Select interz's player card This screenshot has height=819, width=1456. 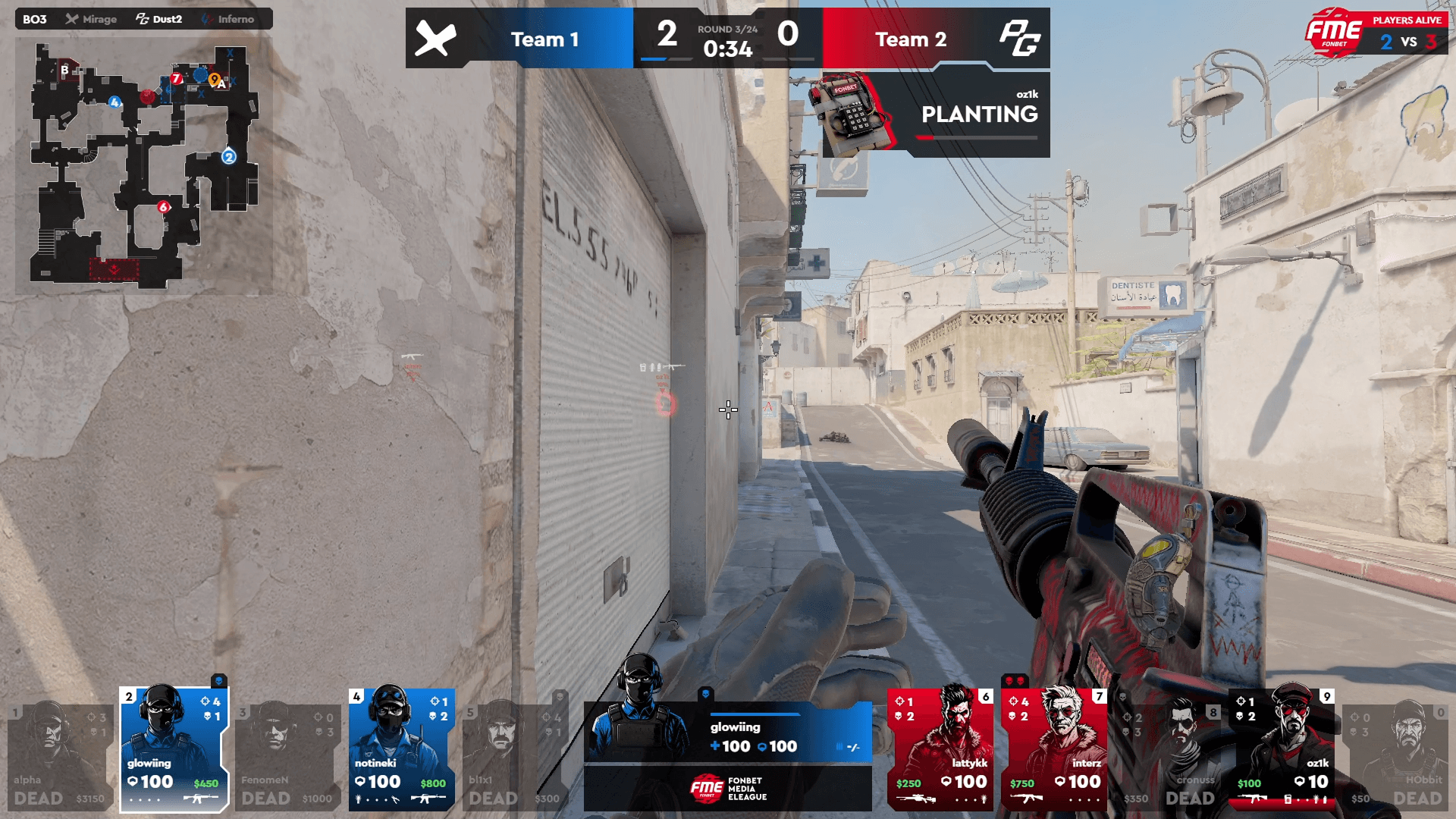(1054, 749)
